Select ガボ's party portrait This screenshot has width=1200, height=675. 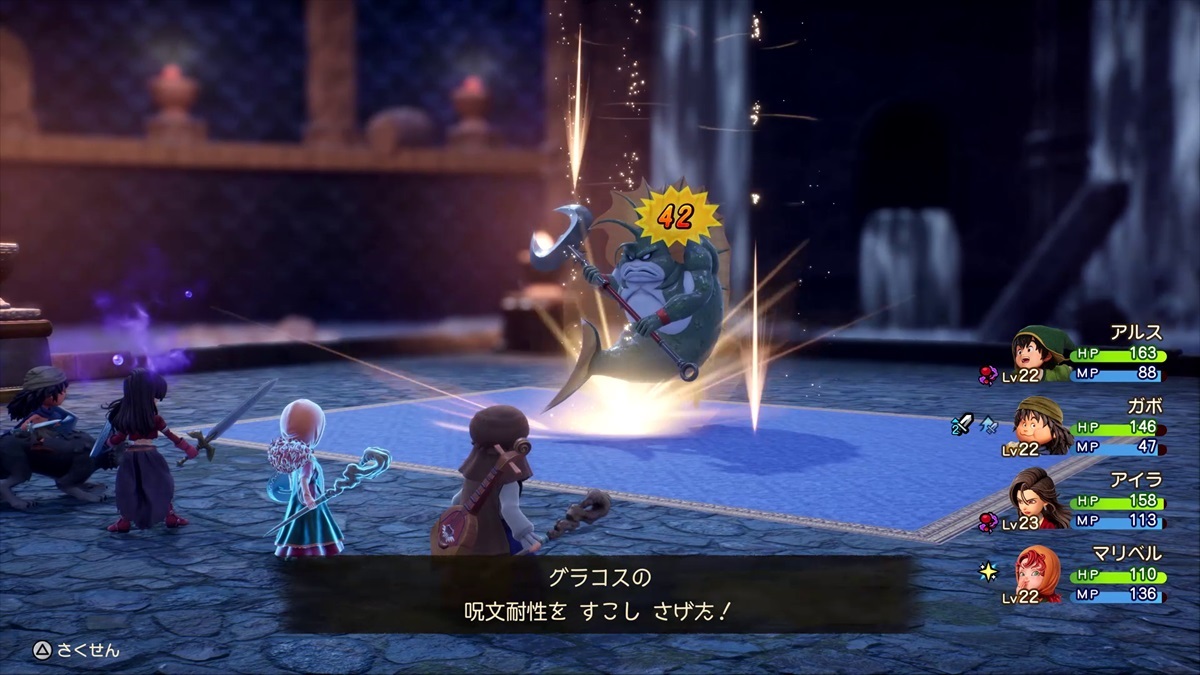click(1039, 425)
